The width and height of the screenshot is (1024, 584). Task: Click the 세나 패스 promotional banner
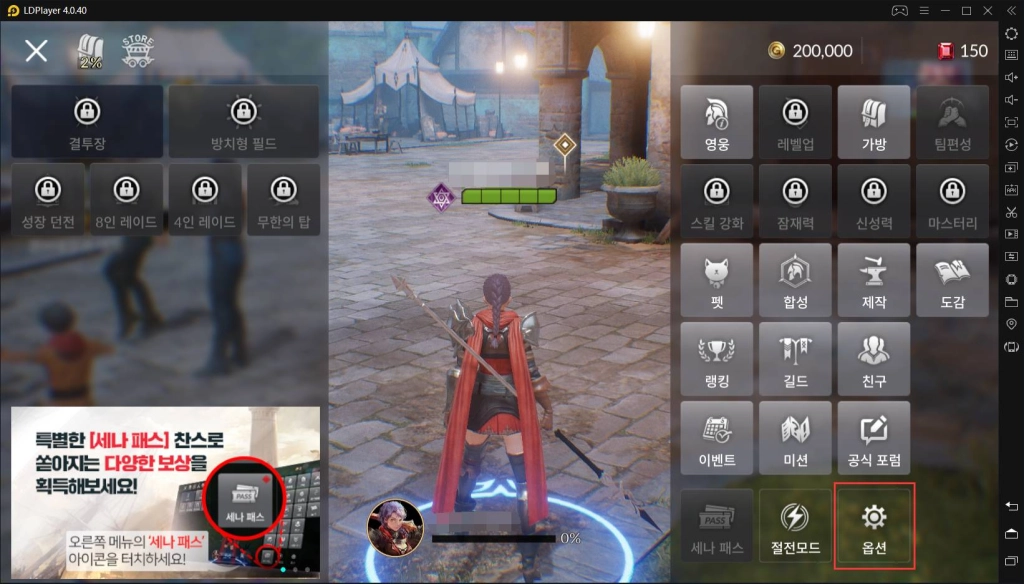click(165, 490)
